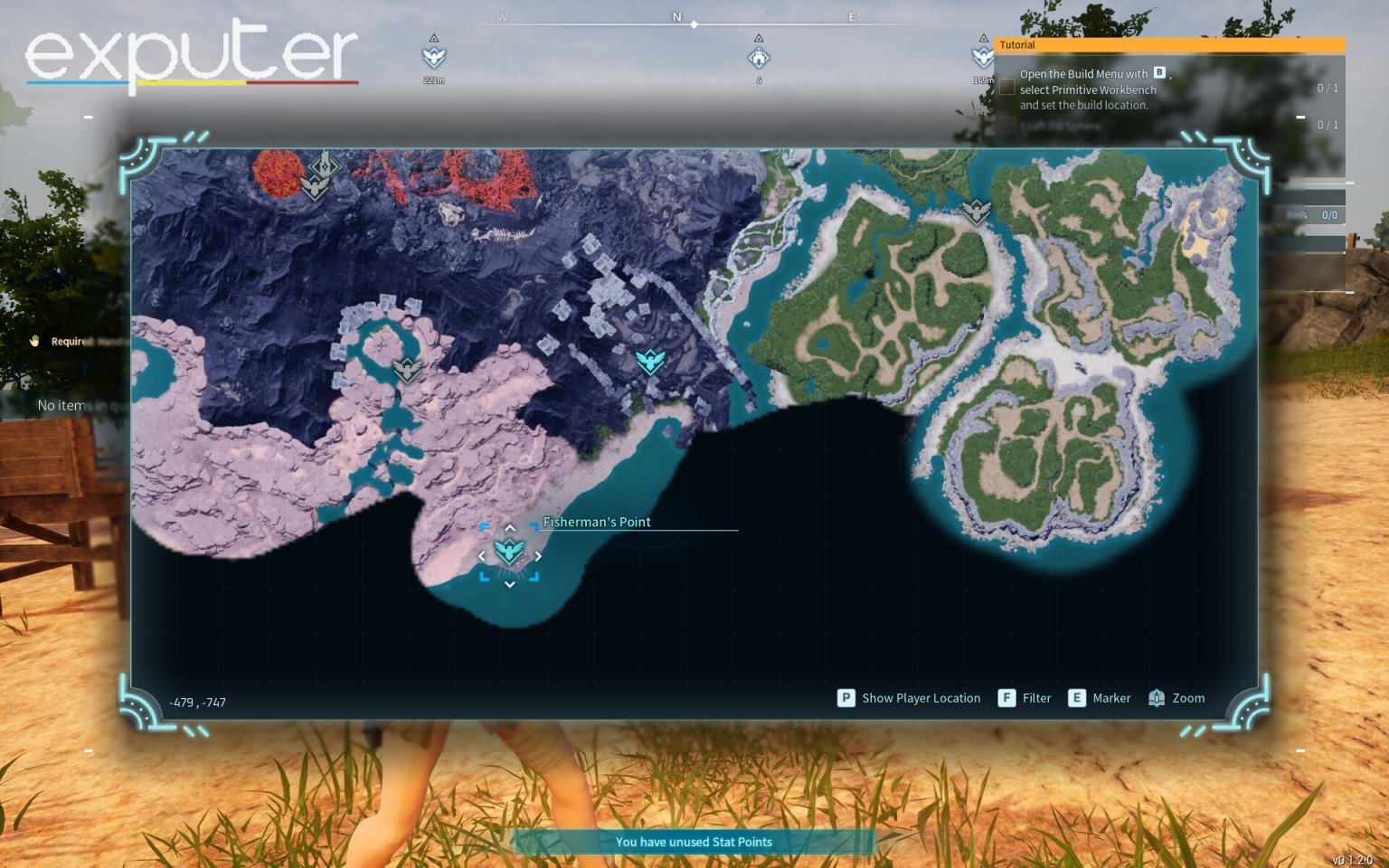Select the Fisherman's Point fast travel marker
This screenshot has width=1389, height=868.
tap(509, 551)
